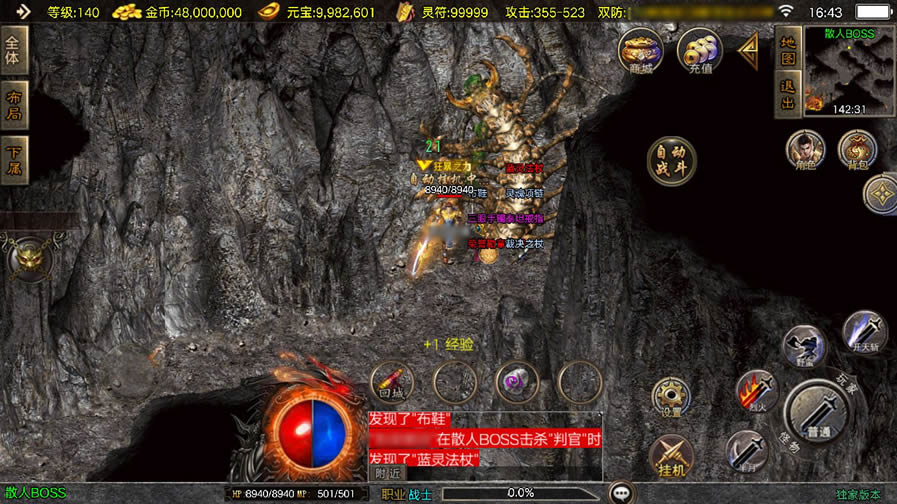Use the purple swirl item in the quick slot
897x504 pixels.
(x=517, y=381)
